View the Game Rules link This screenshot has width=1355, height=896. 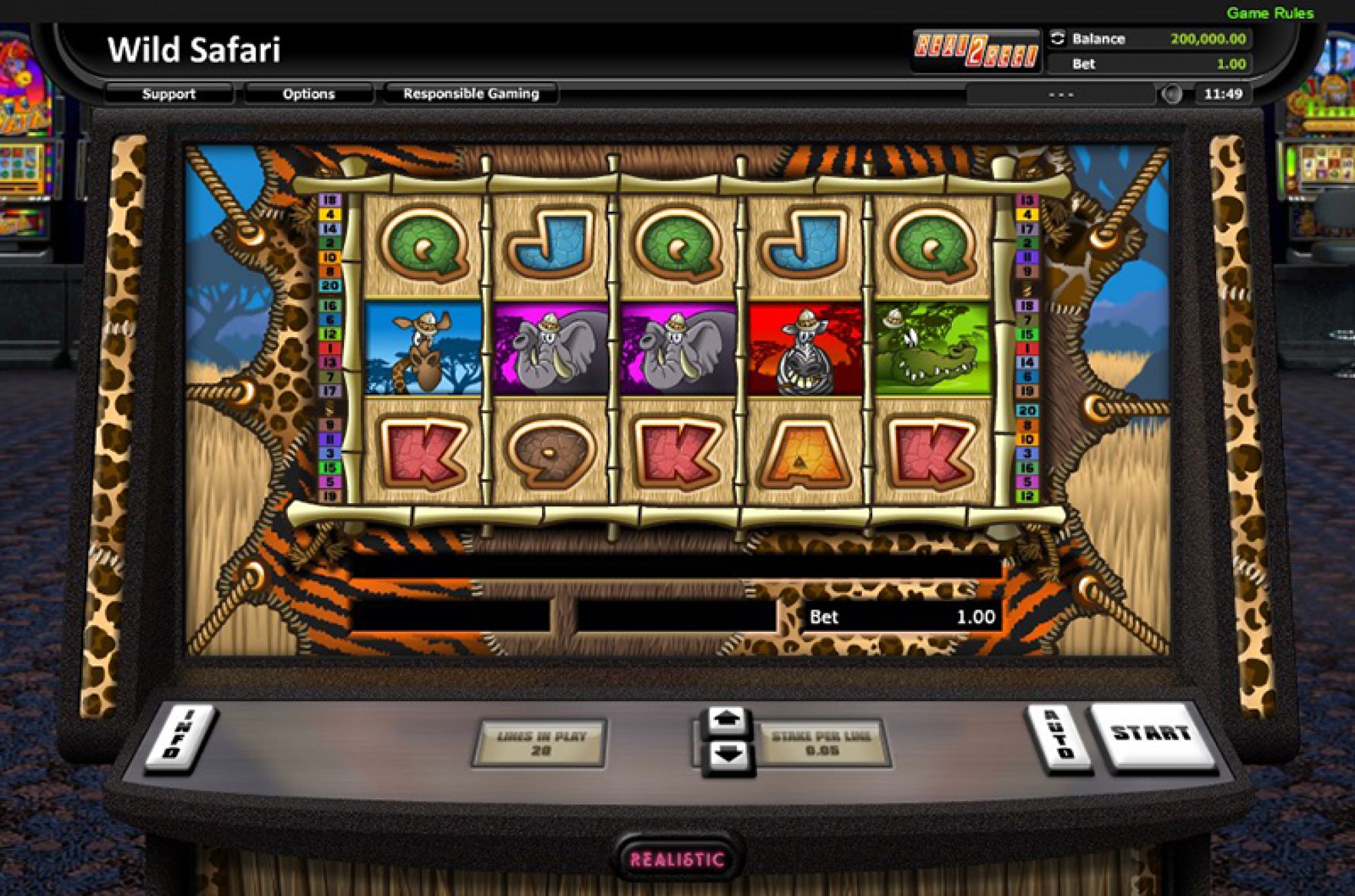click(1269, 13)
